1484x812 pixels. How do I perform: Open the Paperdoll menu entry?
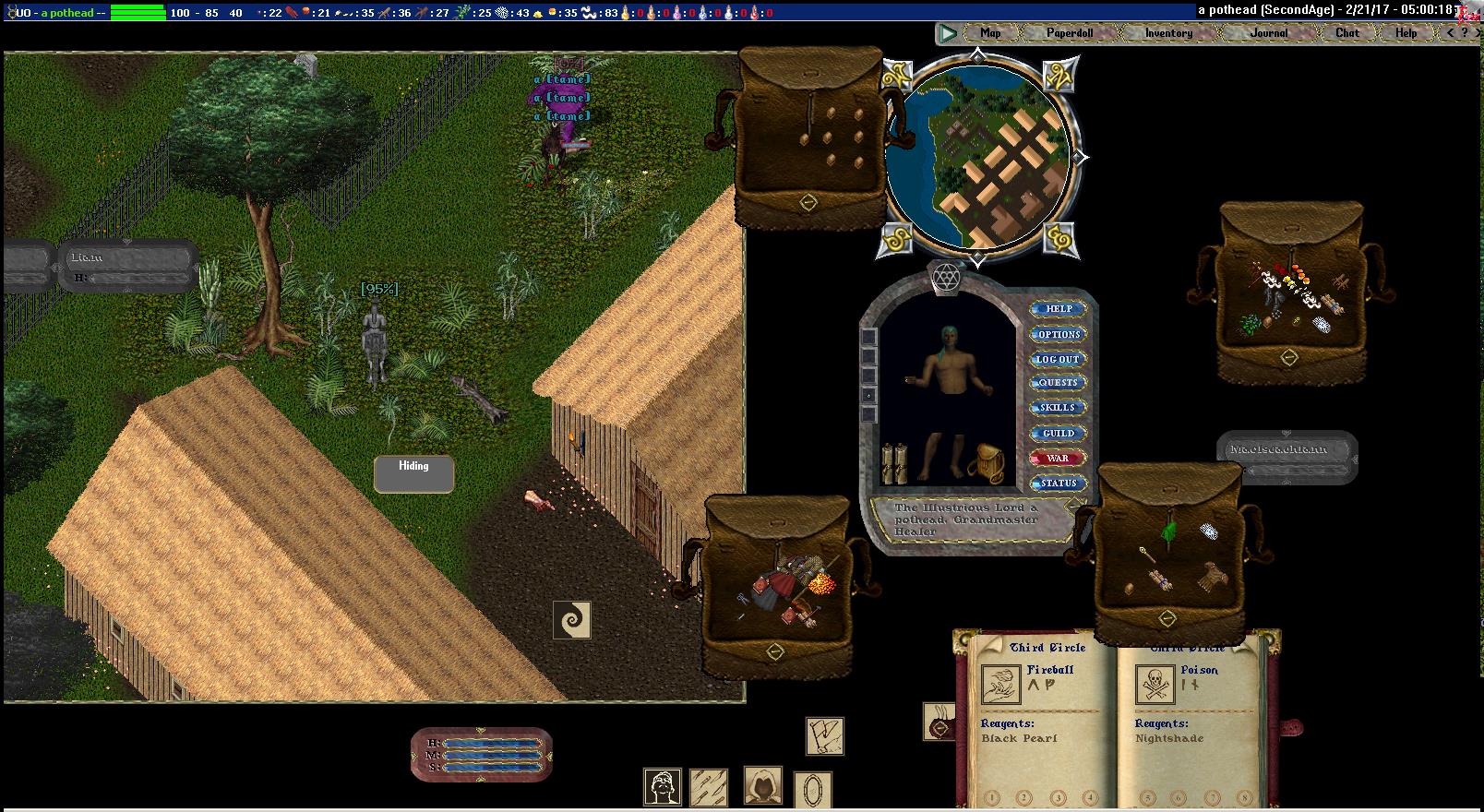(x=1070, y=33)
